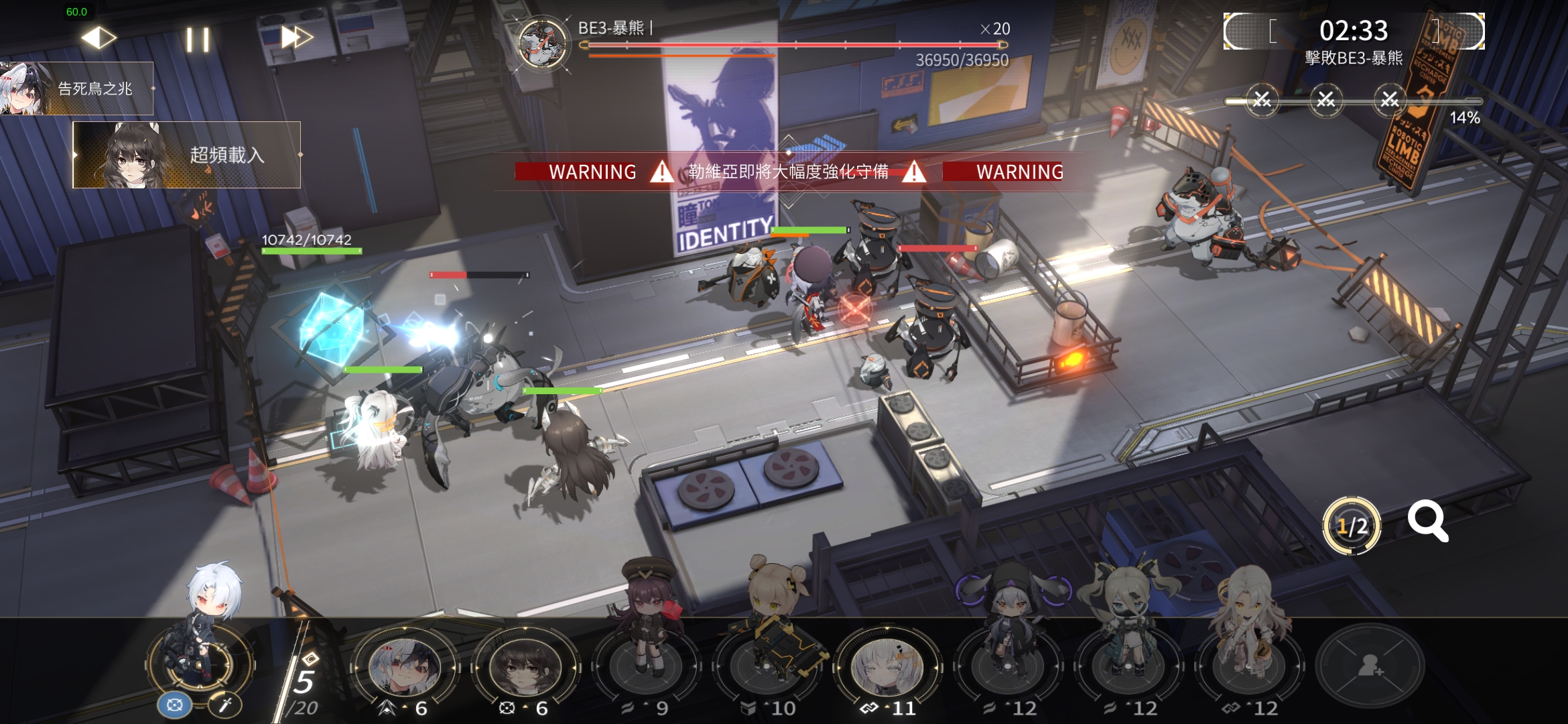This screenshot has width=1568, height=724.
Task: Open the magnifier inspect button
Action: pos(1427,522)
